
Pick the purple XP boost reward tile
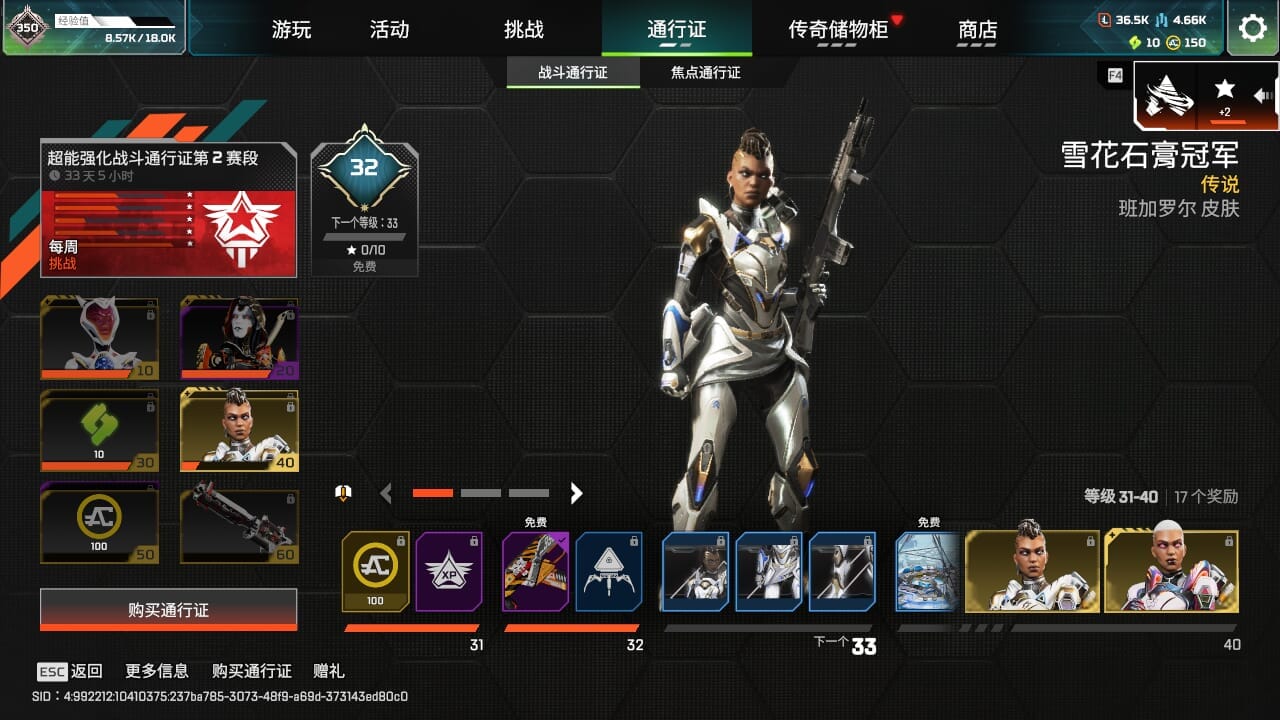tap(449, 571)
